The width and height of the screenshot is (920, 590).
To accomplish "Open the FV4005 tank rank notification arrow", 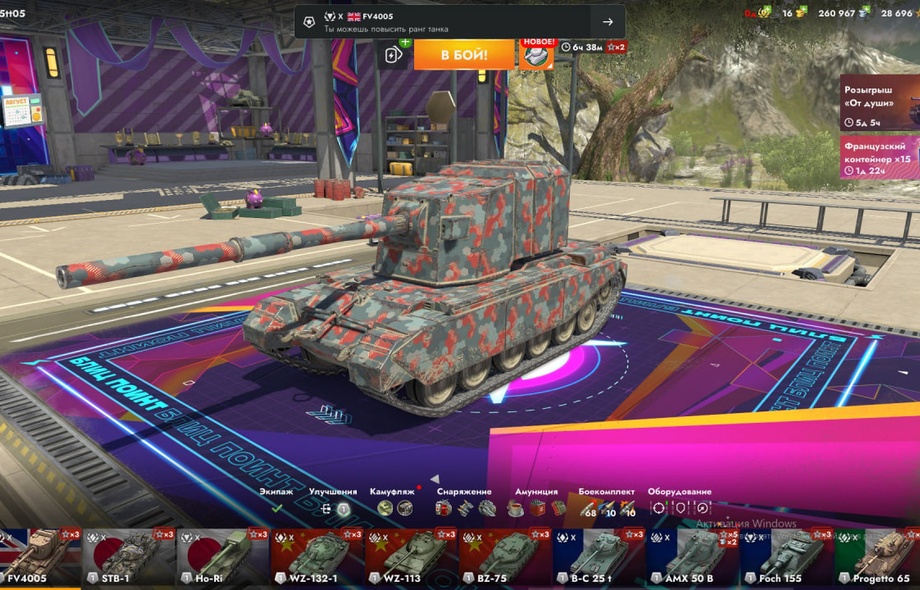I will click(x=607, y=22).
